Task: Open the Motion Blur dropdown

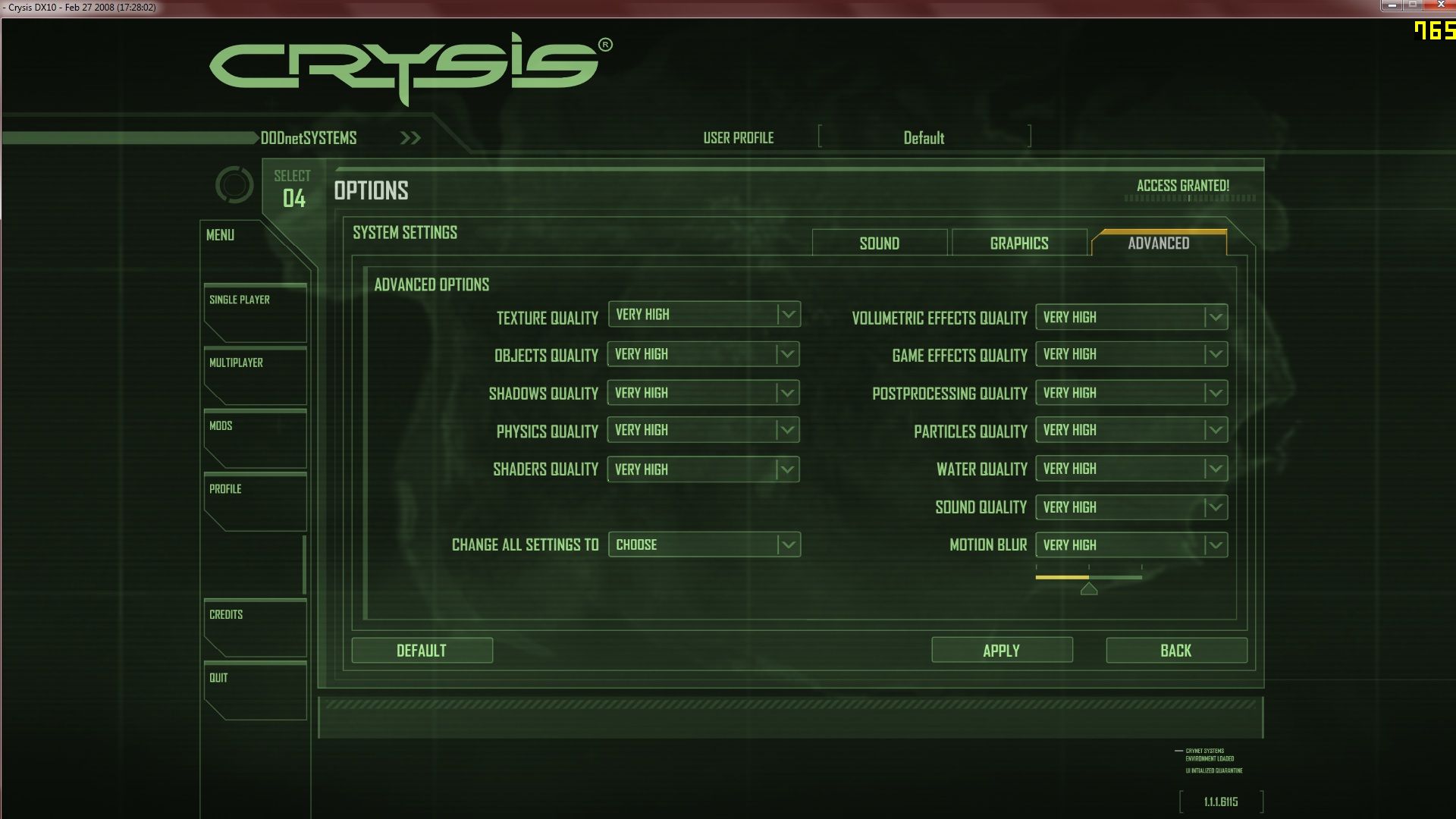Action: [x=1131, y=544]
